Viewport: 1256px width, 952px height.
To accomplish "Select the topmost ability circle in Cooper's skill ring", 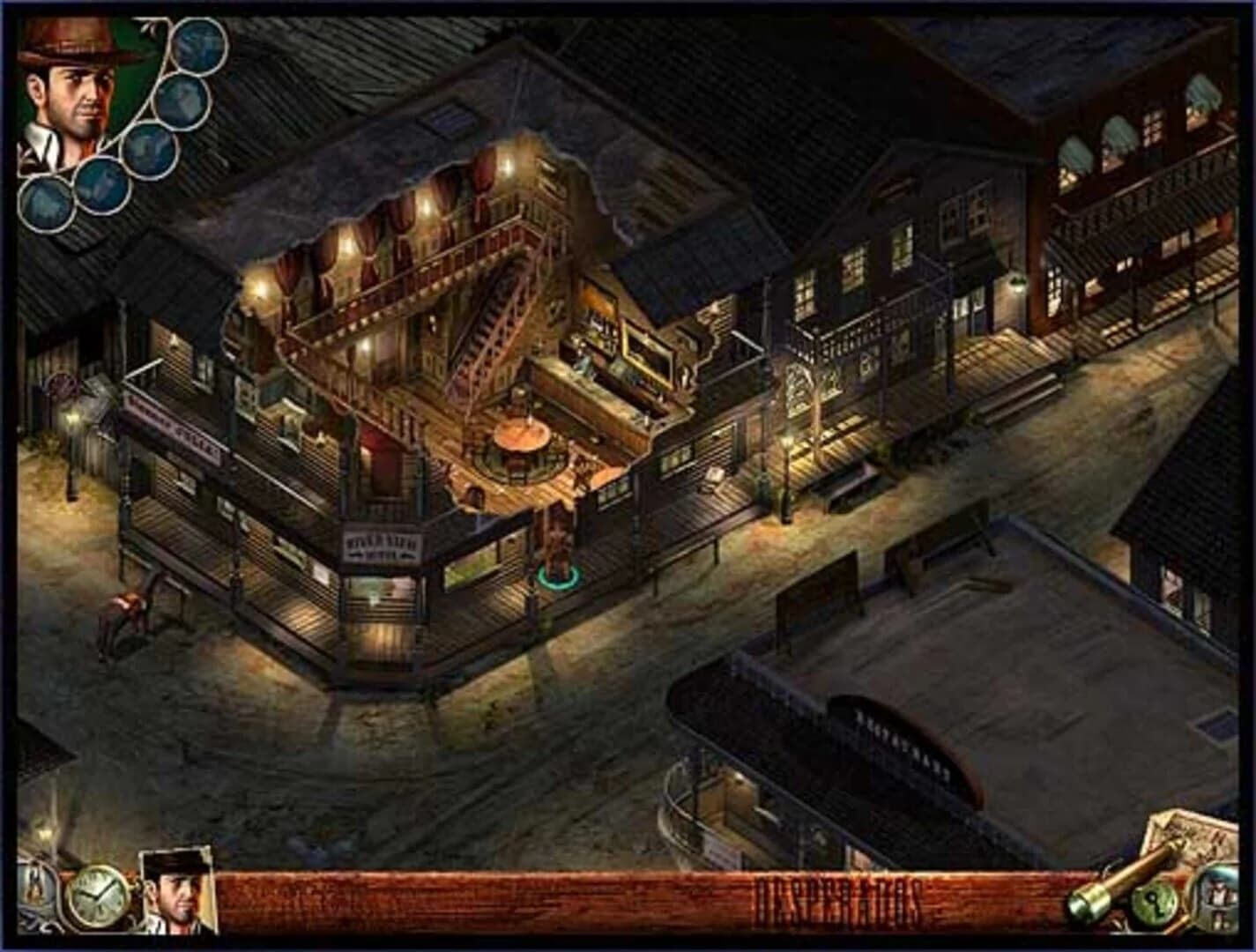I will tap(198, 48).
